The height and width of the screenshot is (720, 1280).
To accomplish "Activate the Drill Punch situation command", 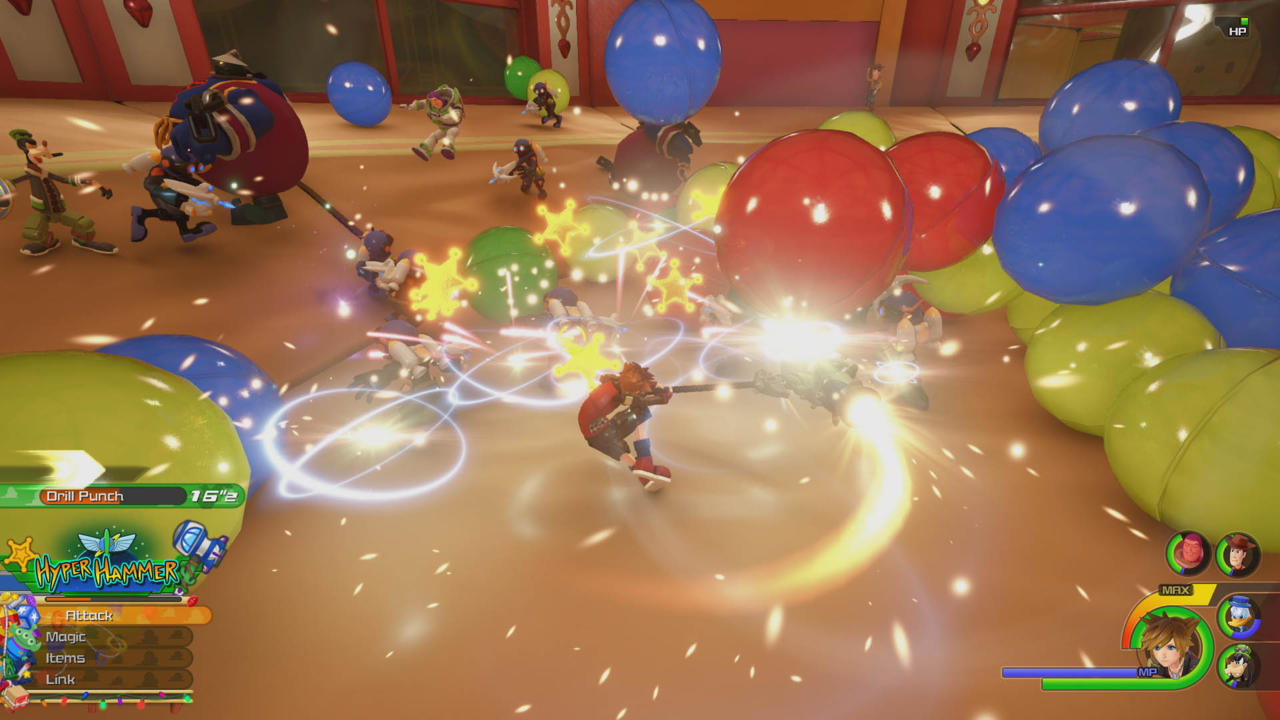I will coord(84,495).
